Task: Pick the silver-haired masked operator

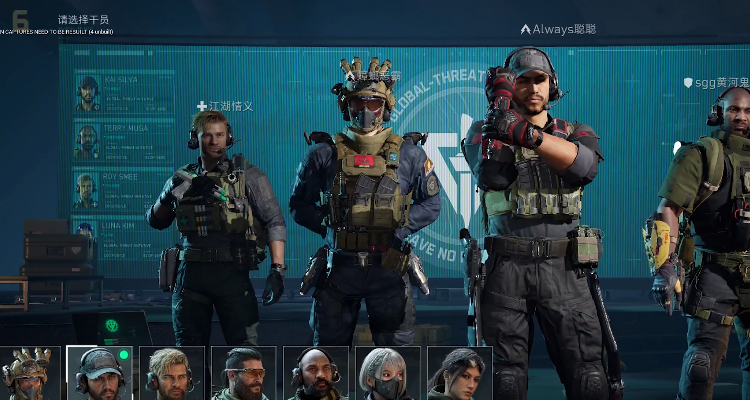Action: pos(387,374)
